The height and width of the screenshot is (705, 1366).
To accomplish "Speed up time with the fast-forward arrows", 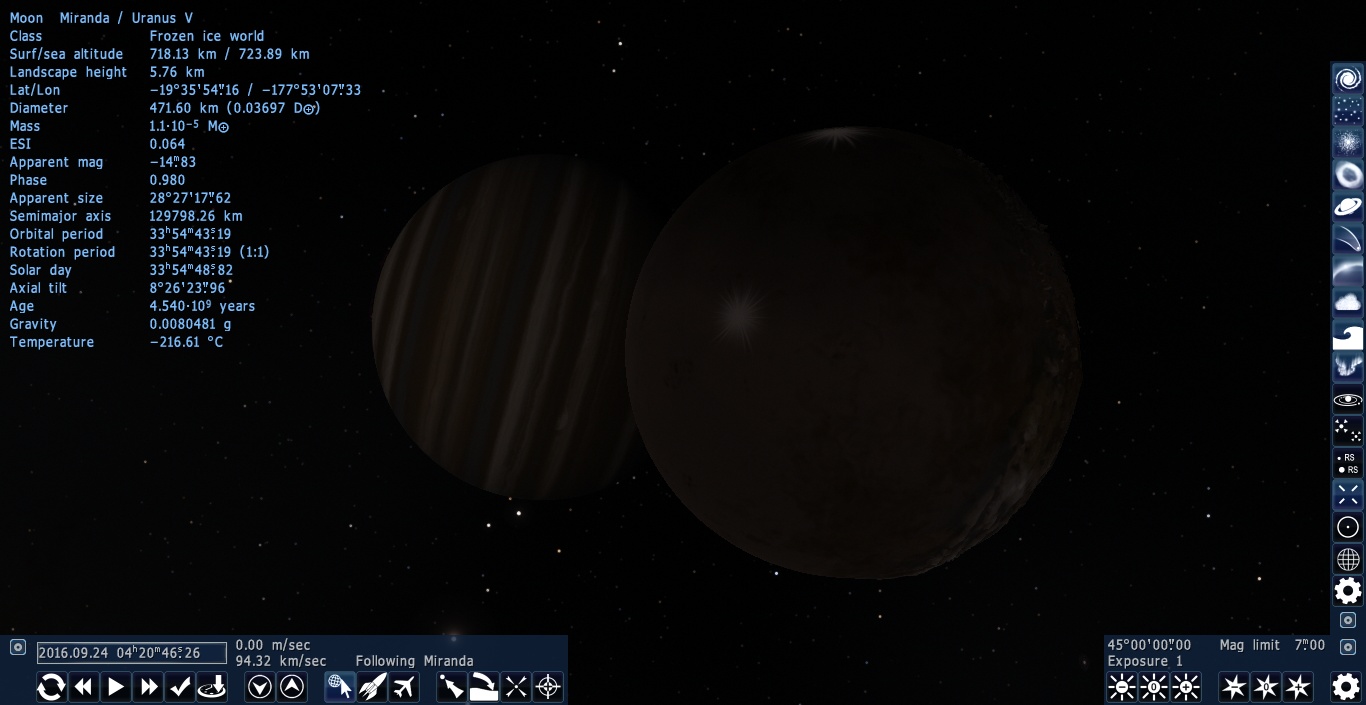I will [x=149, y=687].
